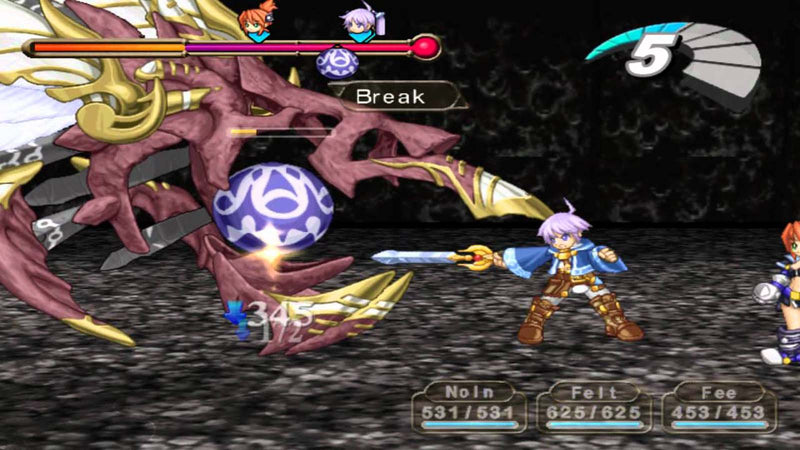The image size is (800, 450).
Task: Choose Fee's party status panel
Action: 719,405
